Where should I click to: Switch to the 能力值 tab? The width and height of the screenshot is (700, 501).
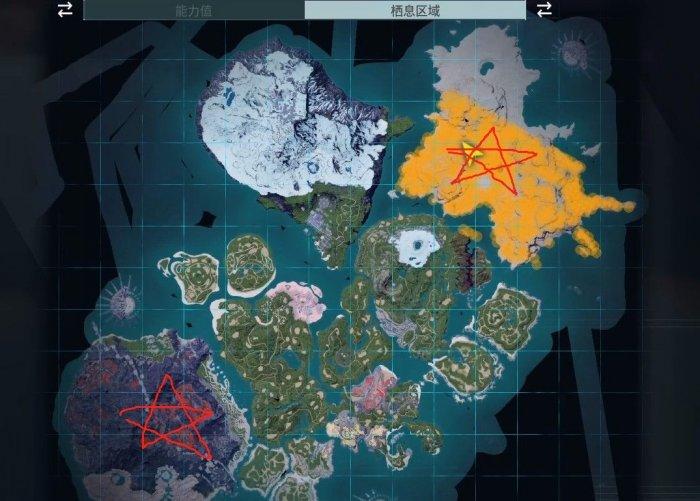(x=194, y=10)
